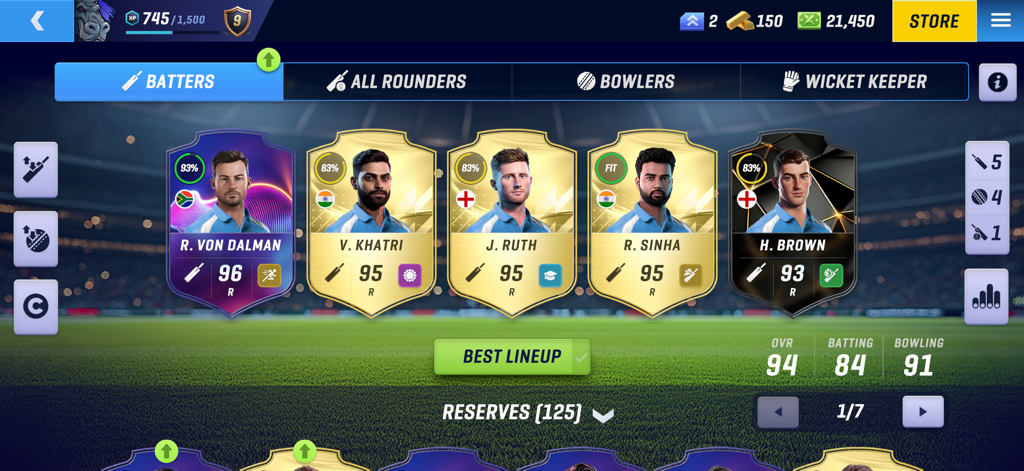
Task: Pick the R. Sinha player card
Action: (x=652, y=222)
